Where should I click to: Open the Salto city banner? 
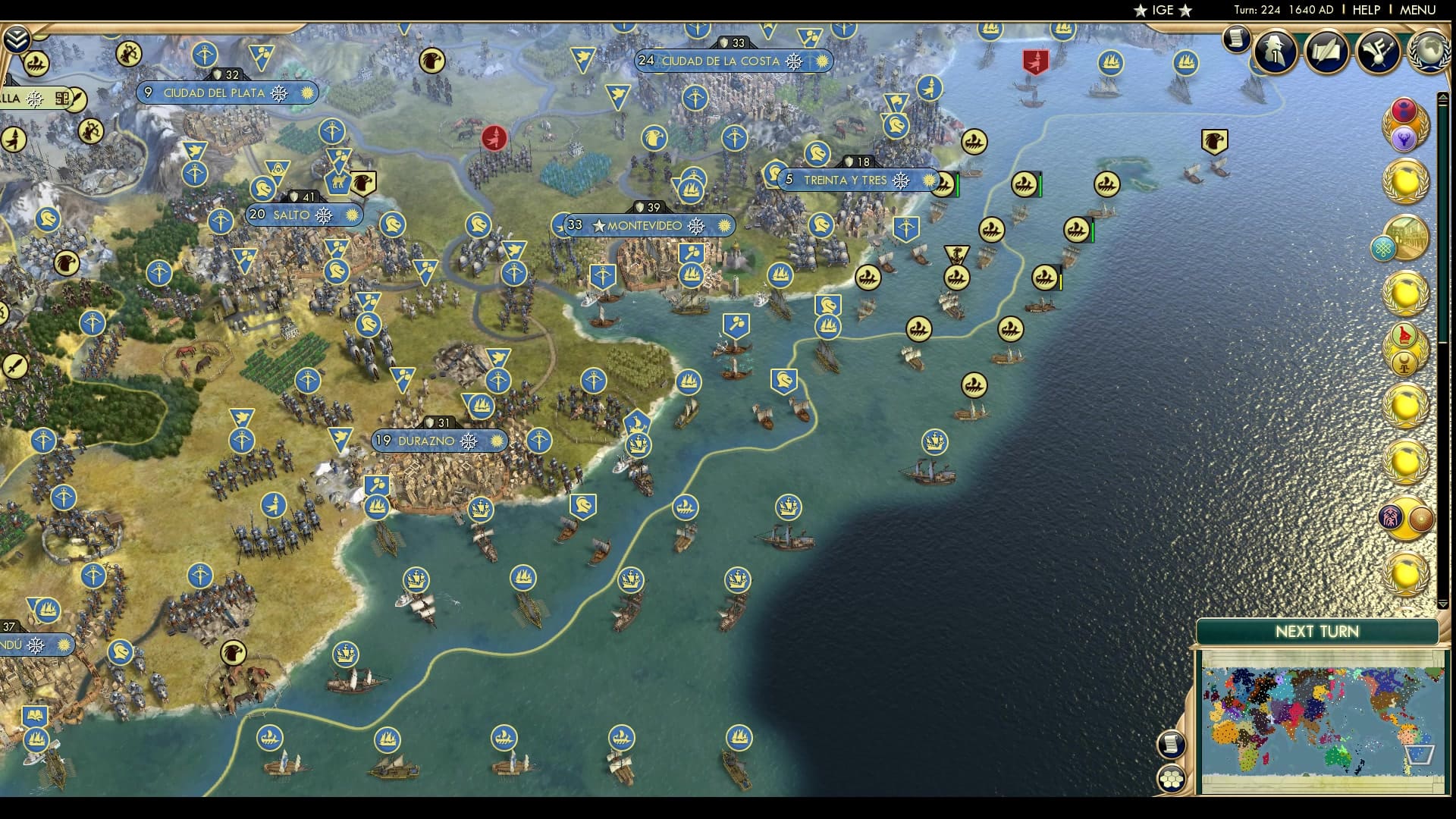303,215
